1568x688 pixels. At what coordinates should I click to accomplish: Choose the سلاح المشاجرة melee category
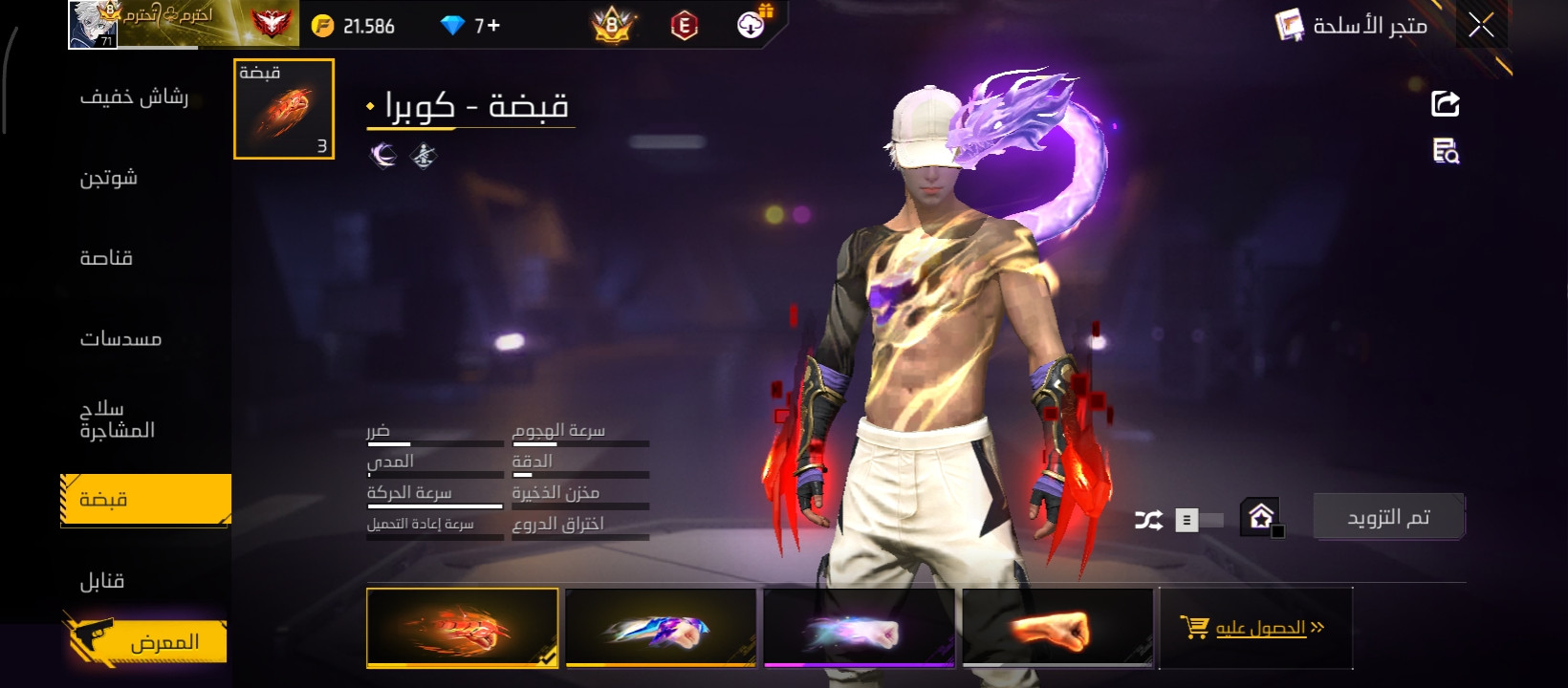point(117,419)
